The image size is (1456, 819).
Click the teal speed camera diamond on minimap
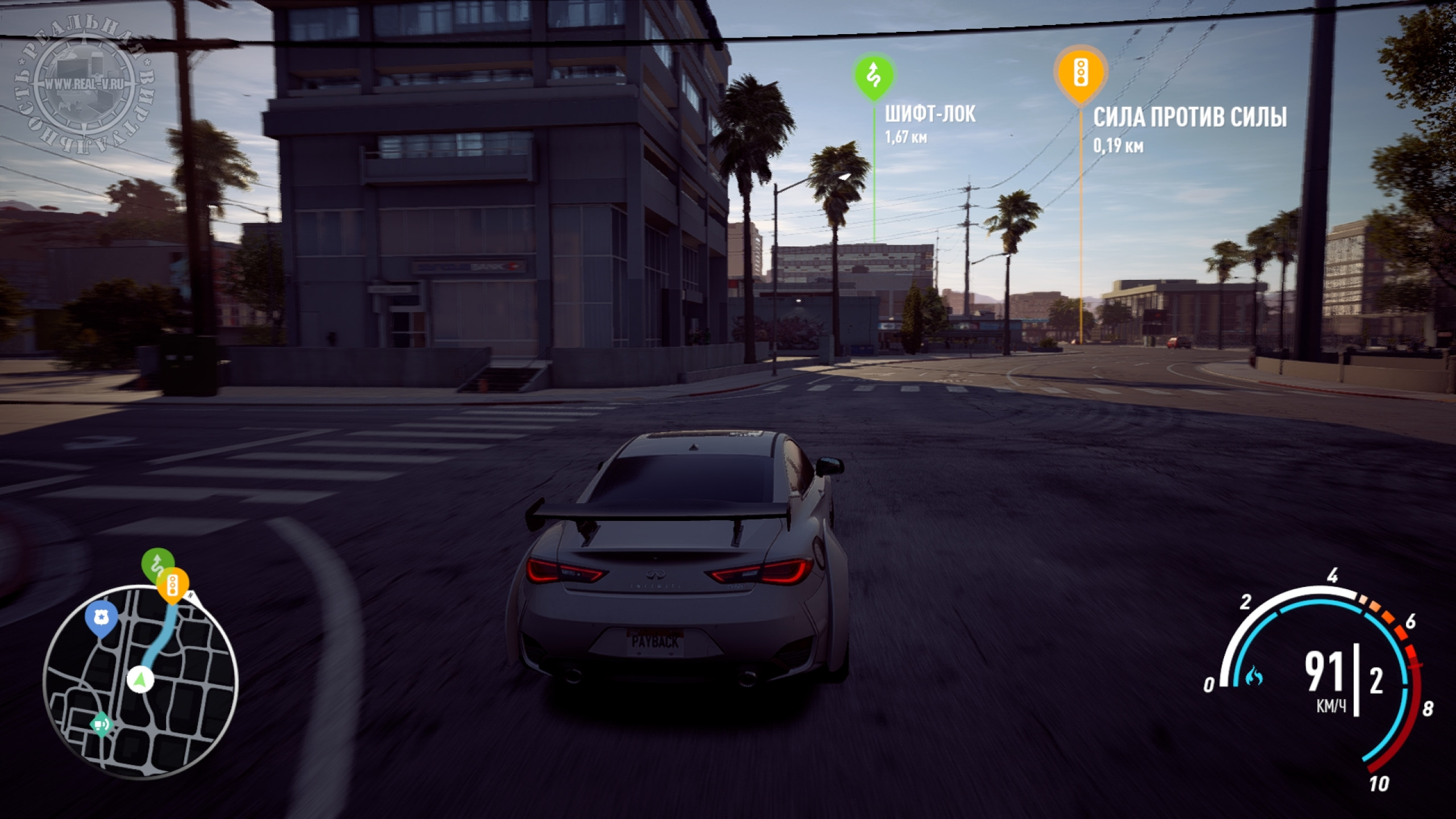click(x=101, y=725)
